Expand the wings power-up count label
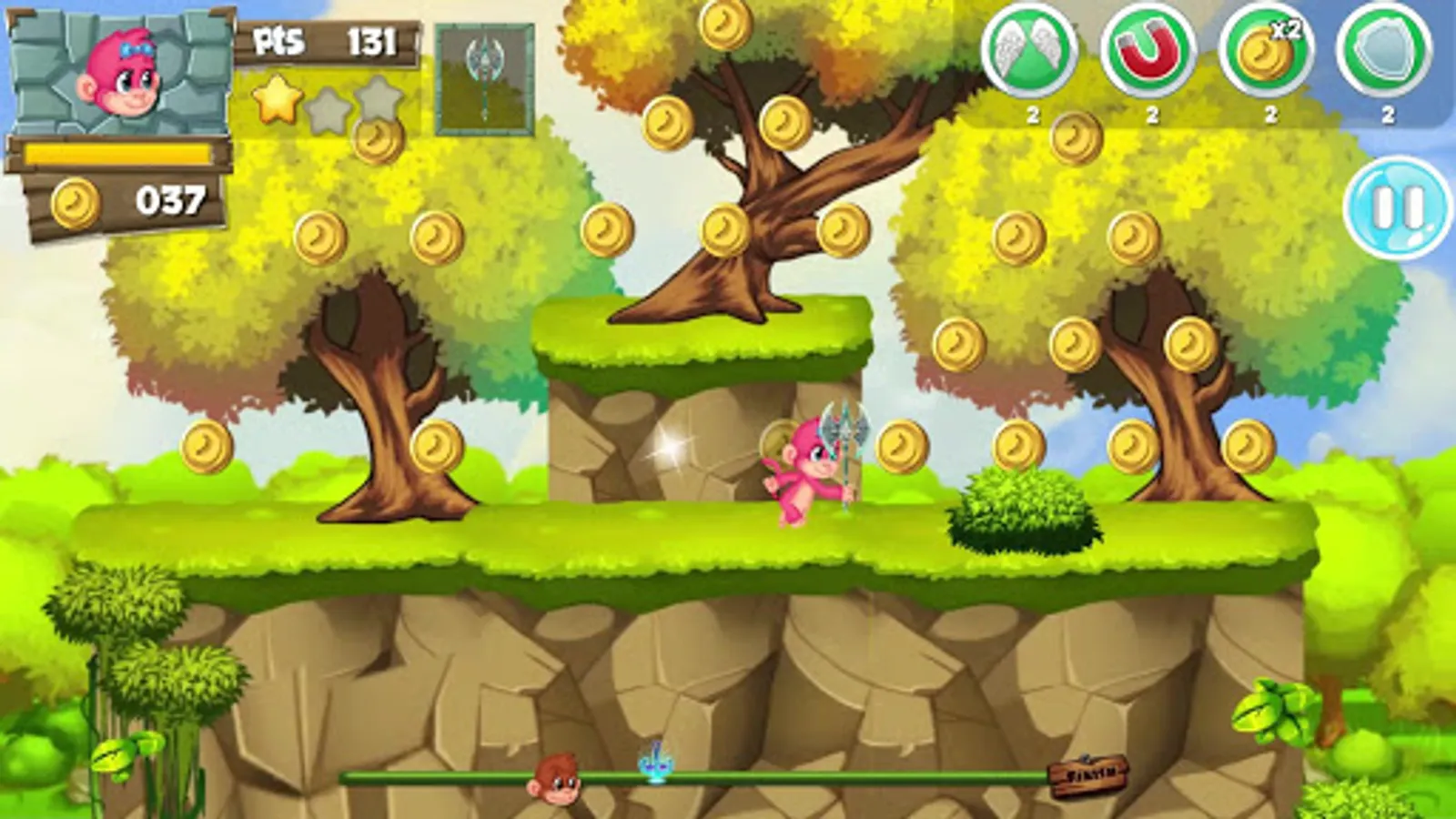Screen dimensions: 1456x819 1031,115
